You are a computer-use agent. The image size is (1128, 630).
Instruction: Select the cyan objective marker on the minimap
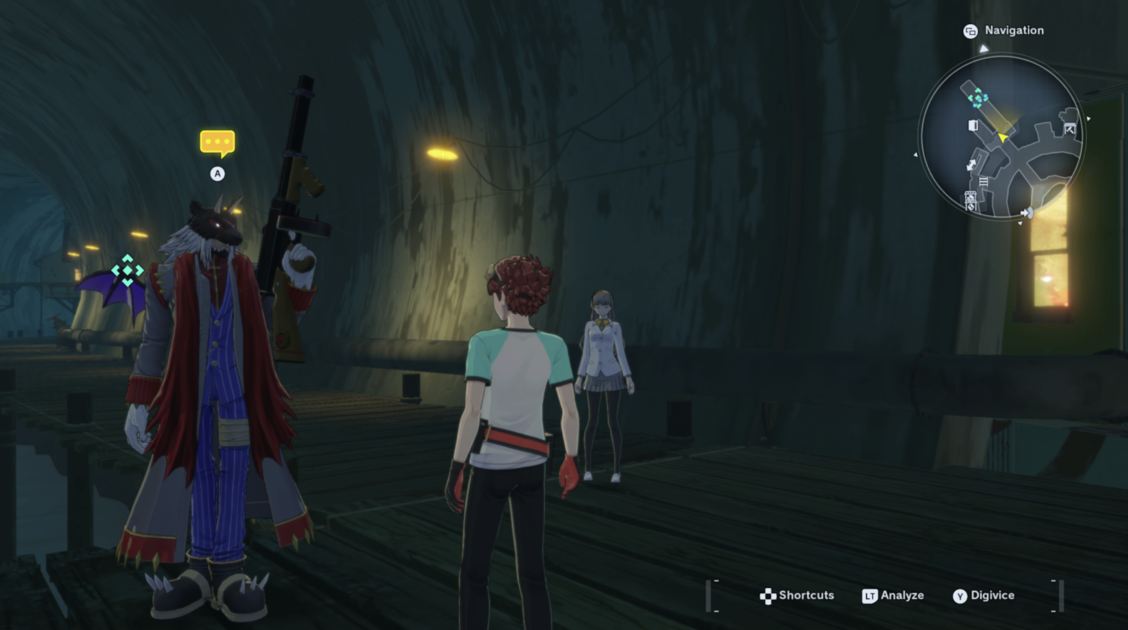coord(978,98)
